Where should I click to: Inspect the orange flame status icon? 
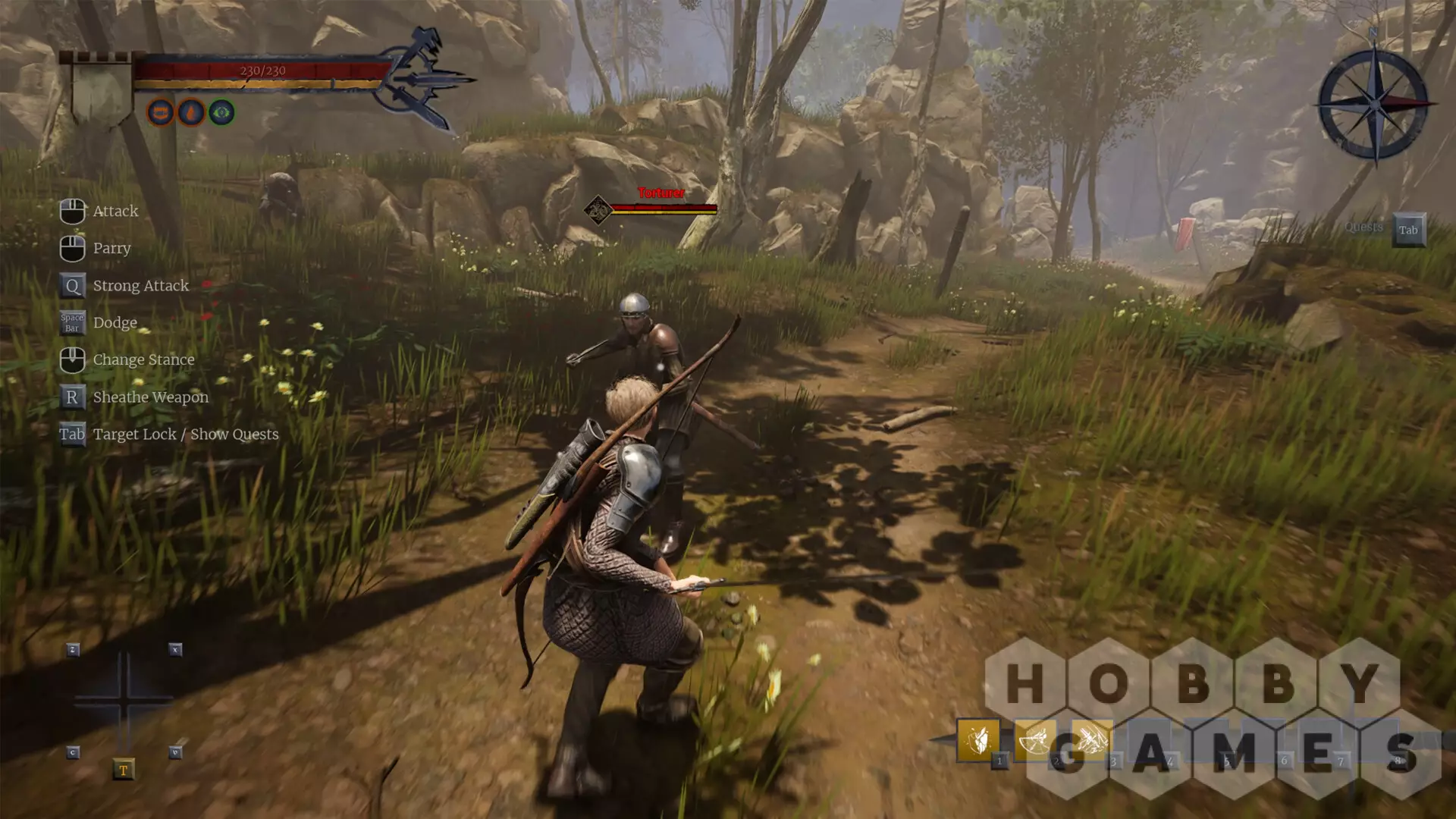tap(191, 113)
